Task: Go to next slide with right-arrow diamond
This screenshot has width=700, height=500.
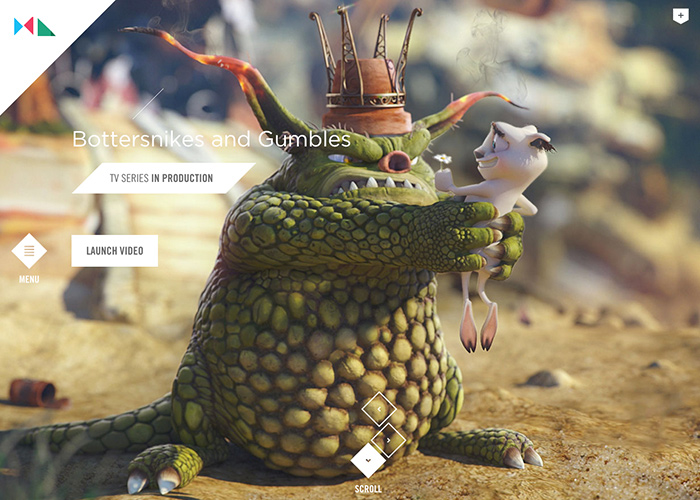Action: coord(388,438)
